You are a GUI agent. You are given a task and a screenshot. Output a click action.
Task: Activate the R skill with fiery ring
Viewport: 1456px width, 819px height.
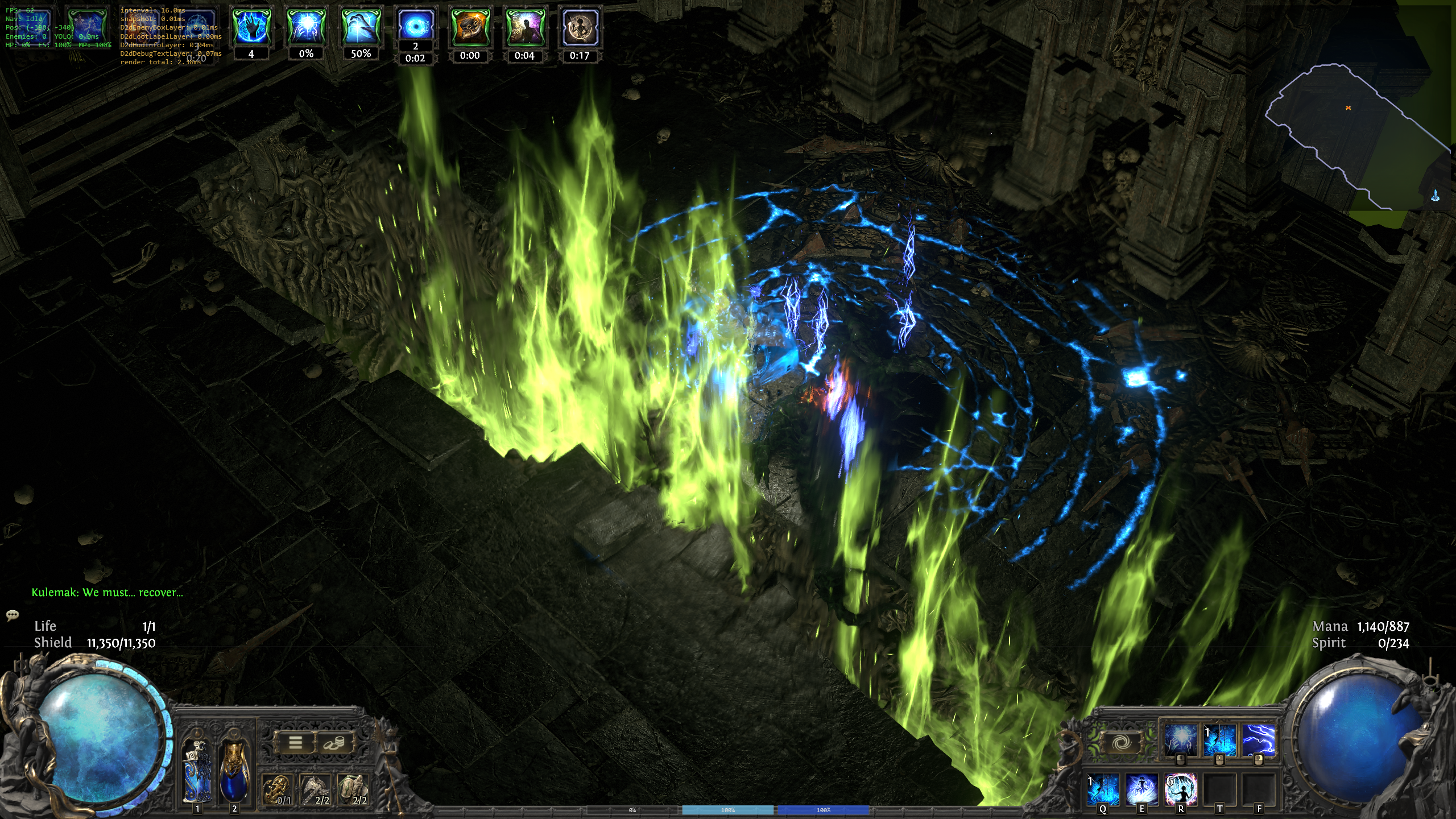pyautogui.click(x=1181, y=789)
